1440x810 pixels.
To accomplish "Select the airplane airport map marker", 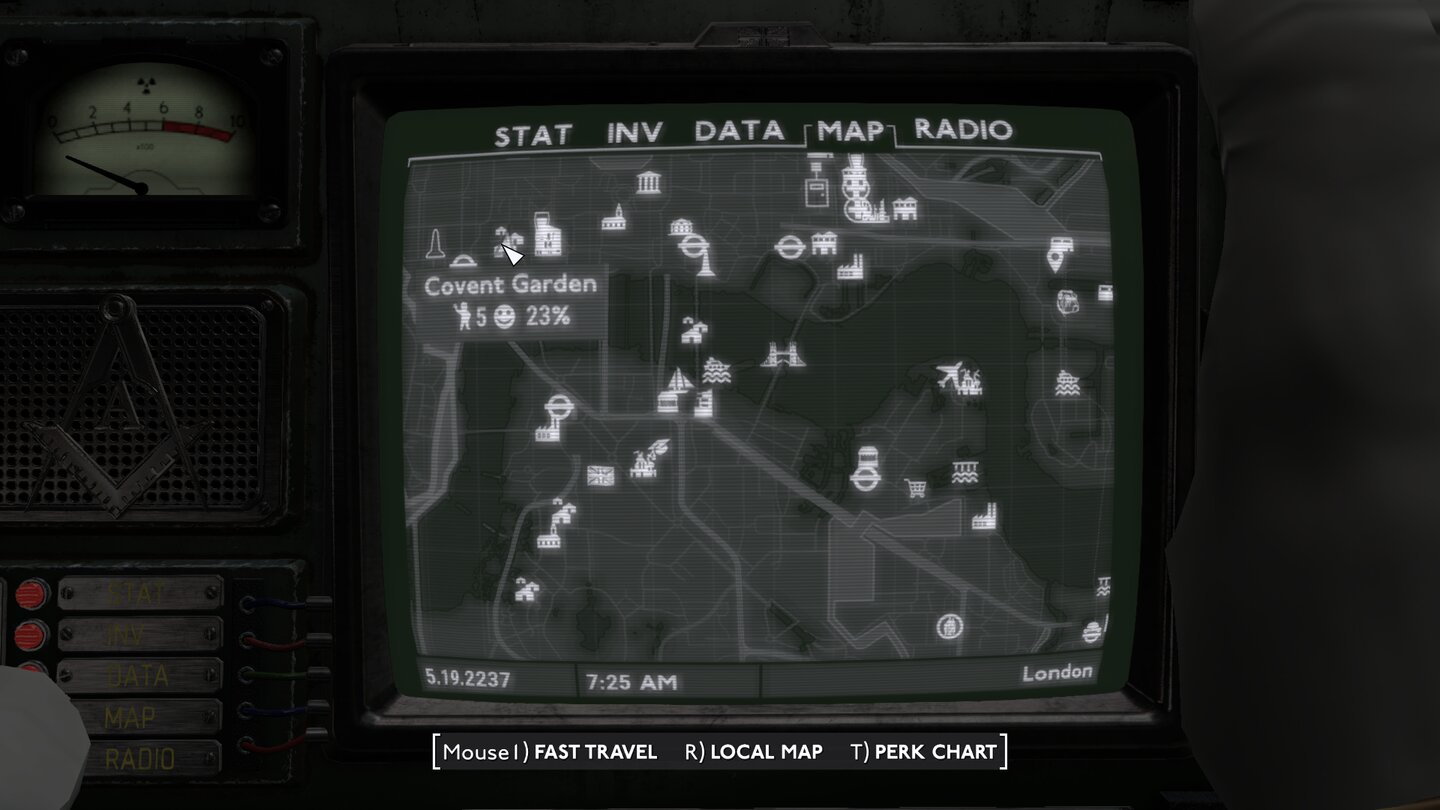I will point(947,369).
